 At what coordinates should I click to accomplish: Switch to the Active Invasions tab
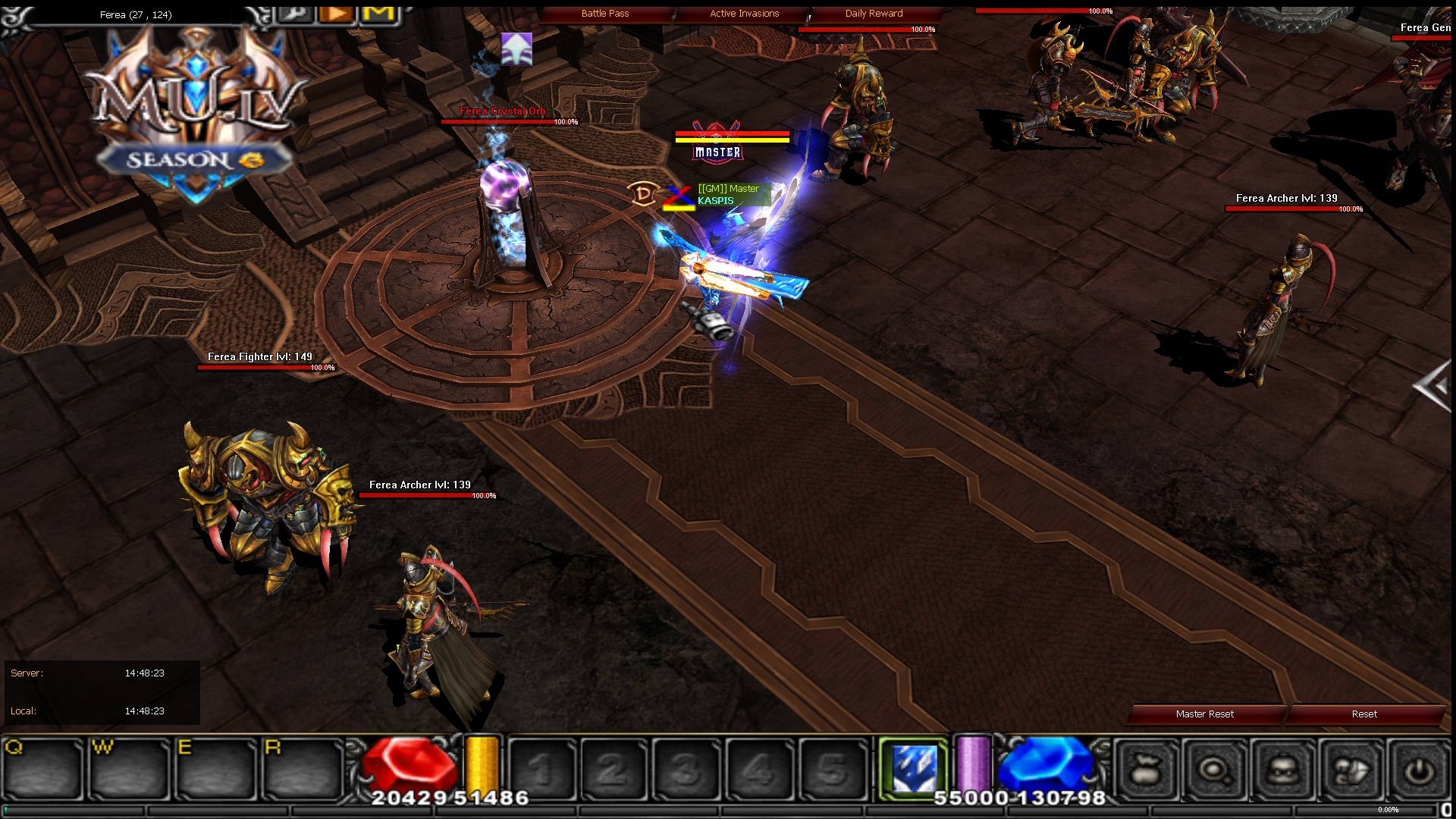tap(743, 13)
